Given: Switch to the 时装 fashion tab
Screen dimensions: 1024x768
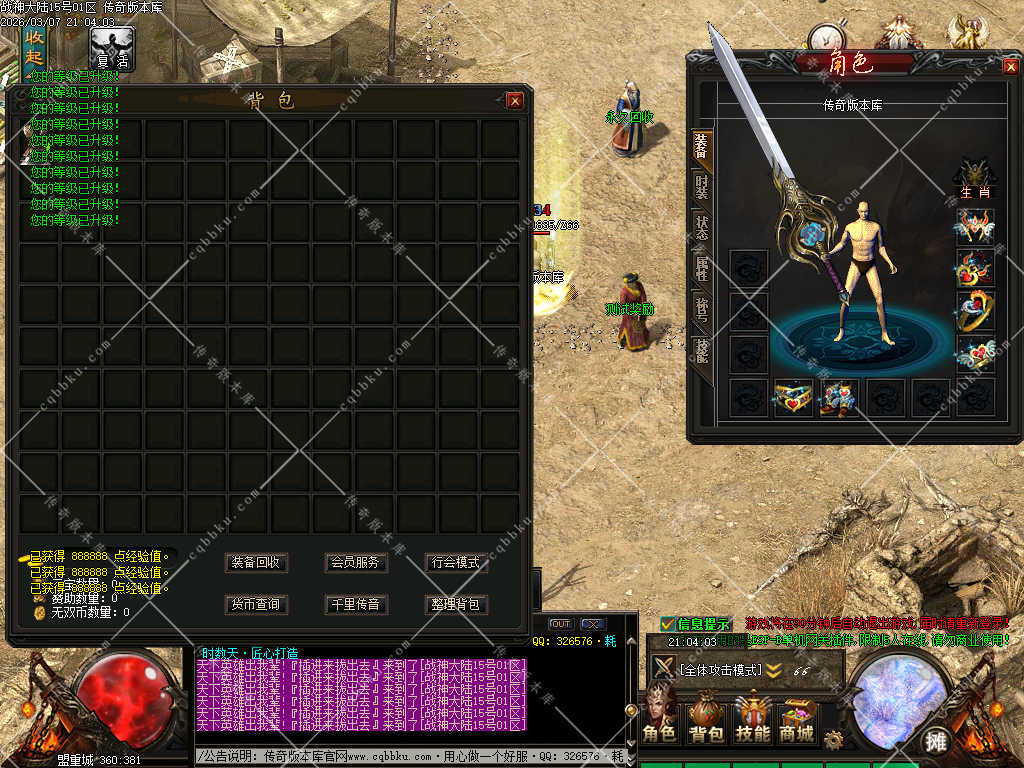Looking at the screenshot, I should click(x=702, y=186).
